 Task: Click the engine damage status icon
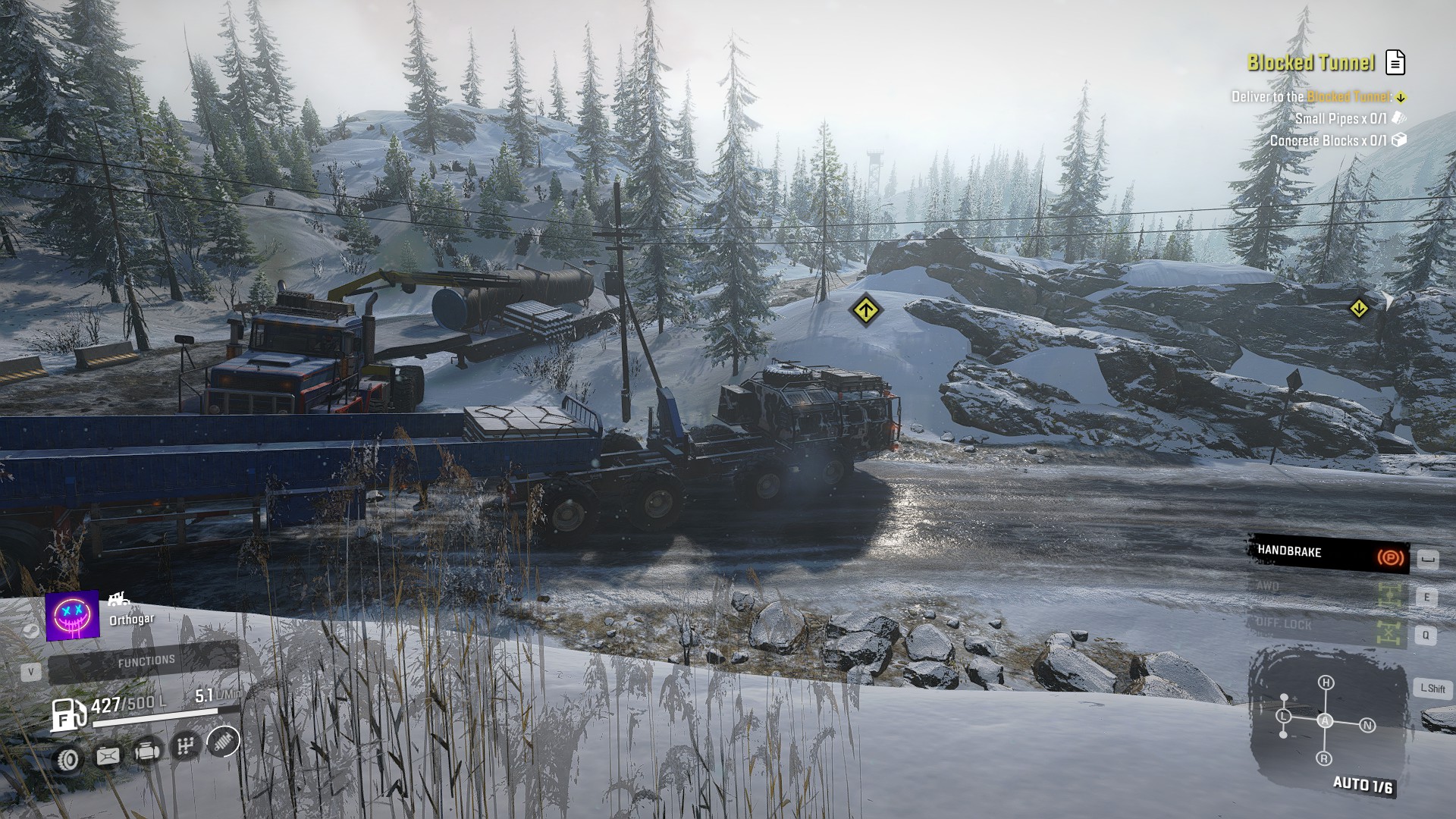[x=147, y=752]
